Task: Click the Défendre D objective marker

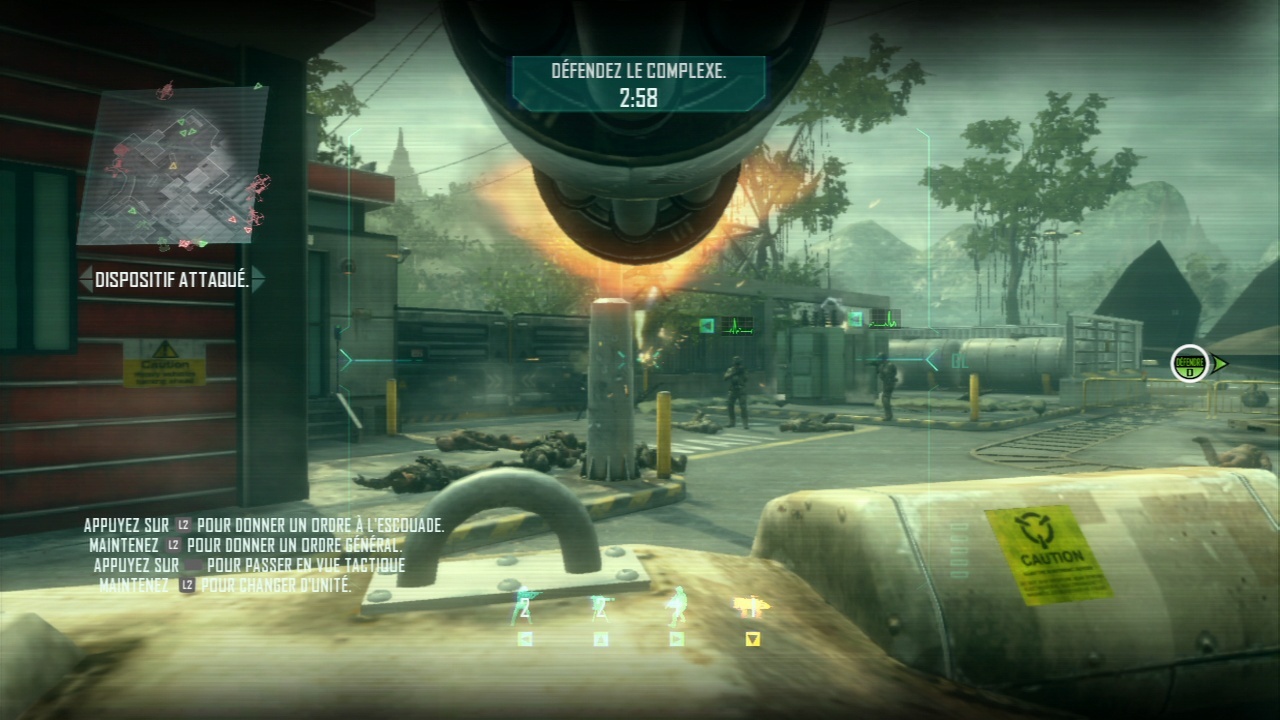Action: pos(1190,364)
